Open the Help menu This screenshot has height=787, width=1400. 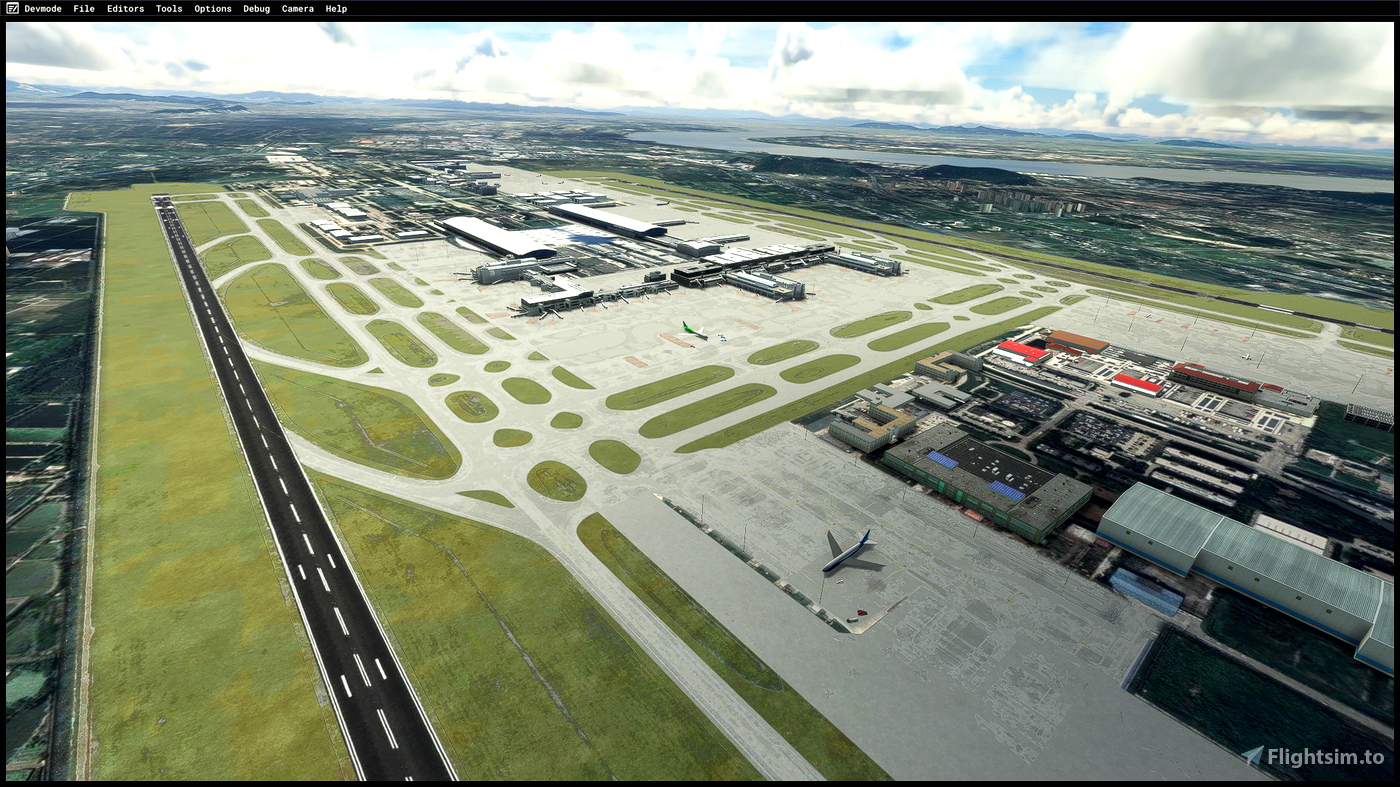point(335,8)
